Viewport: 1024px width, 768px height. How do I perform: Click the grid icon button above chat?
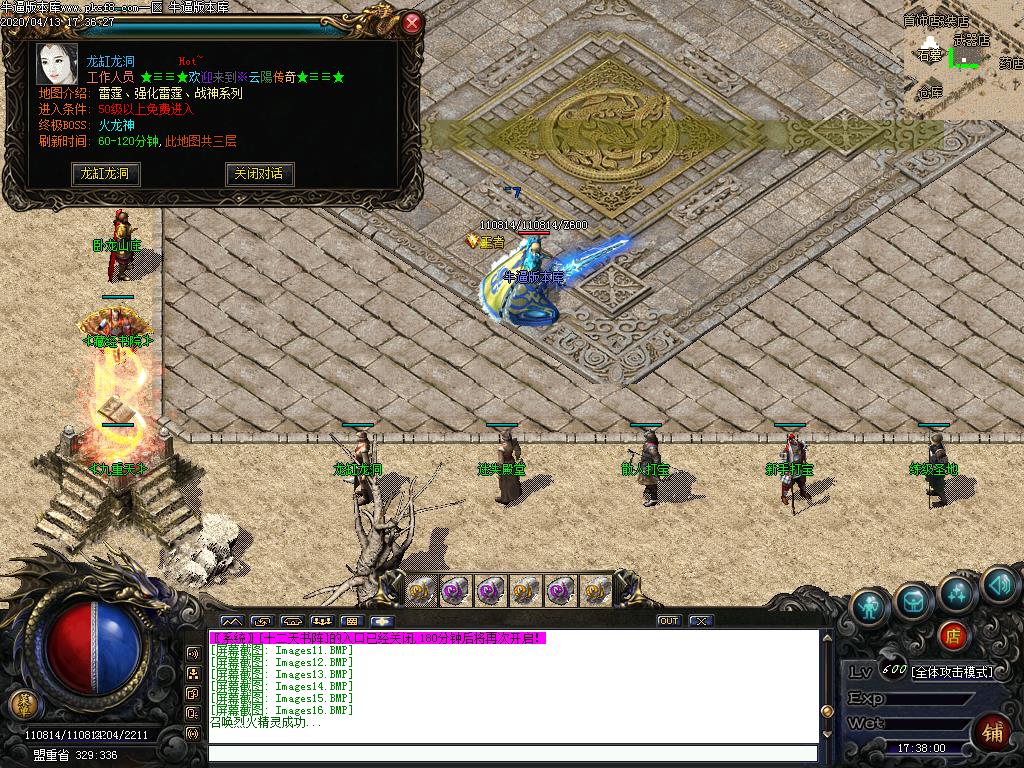point(352,621)
